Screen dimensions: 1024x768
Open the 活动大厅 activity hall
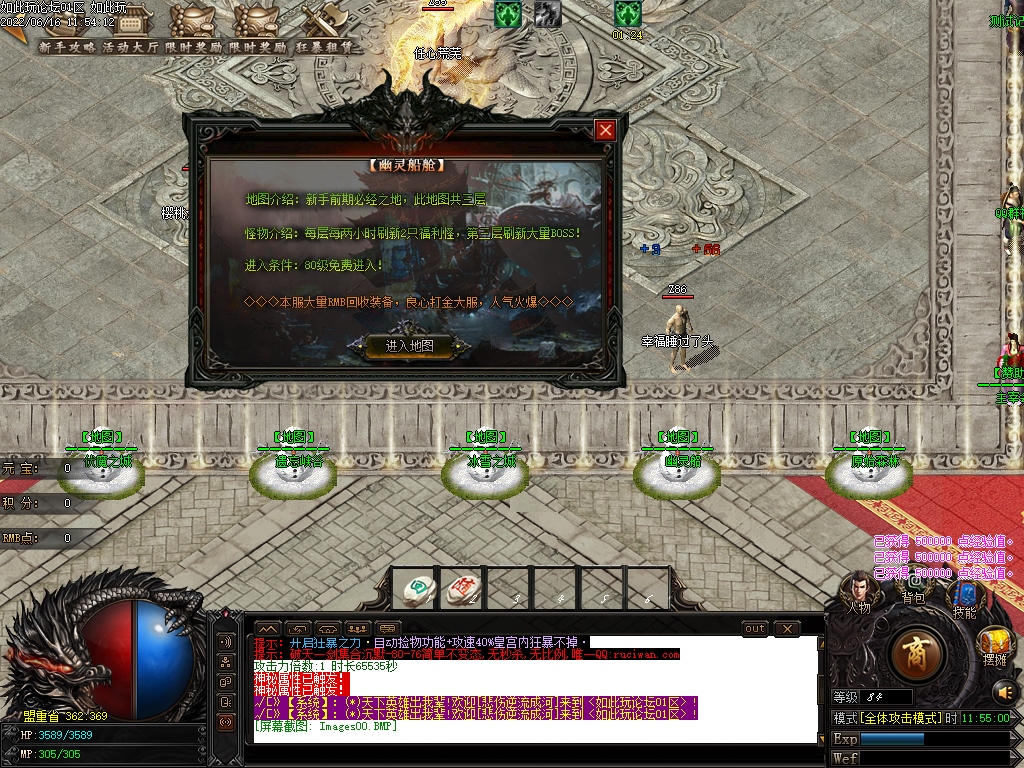point(130,47)
